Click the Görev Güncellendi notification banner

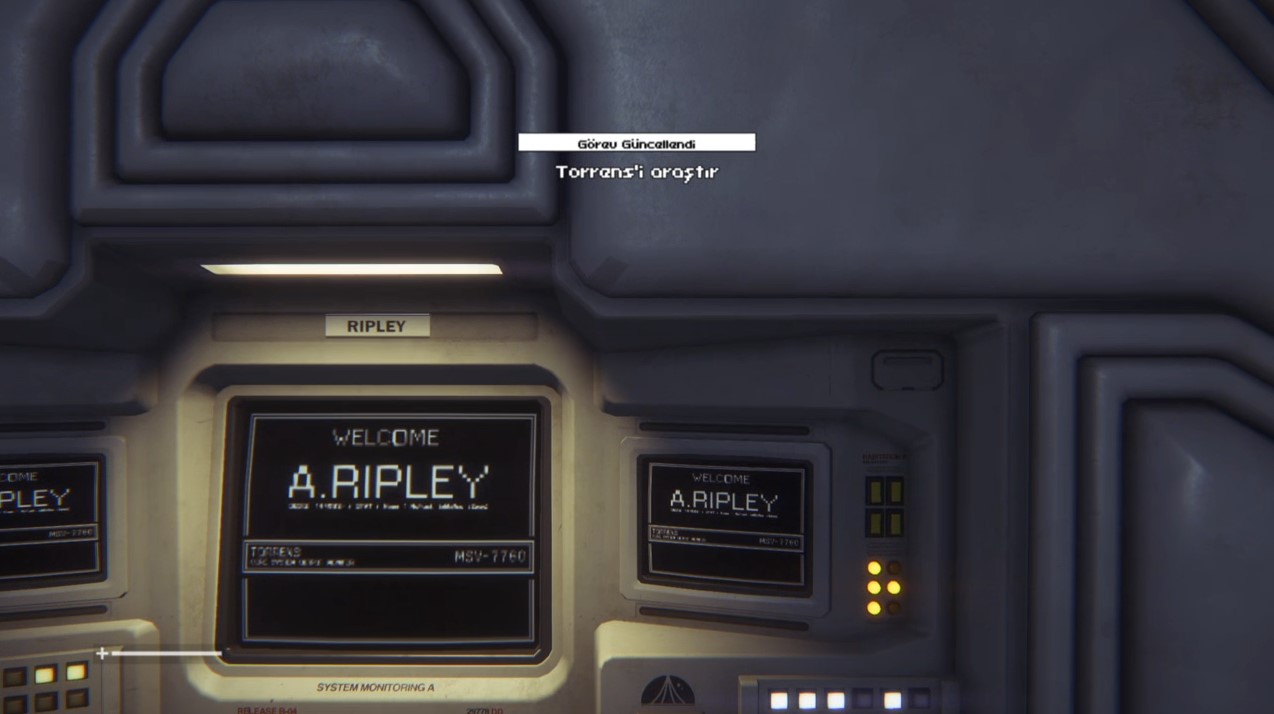pyautogui.click(x=636, y=143)
